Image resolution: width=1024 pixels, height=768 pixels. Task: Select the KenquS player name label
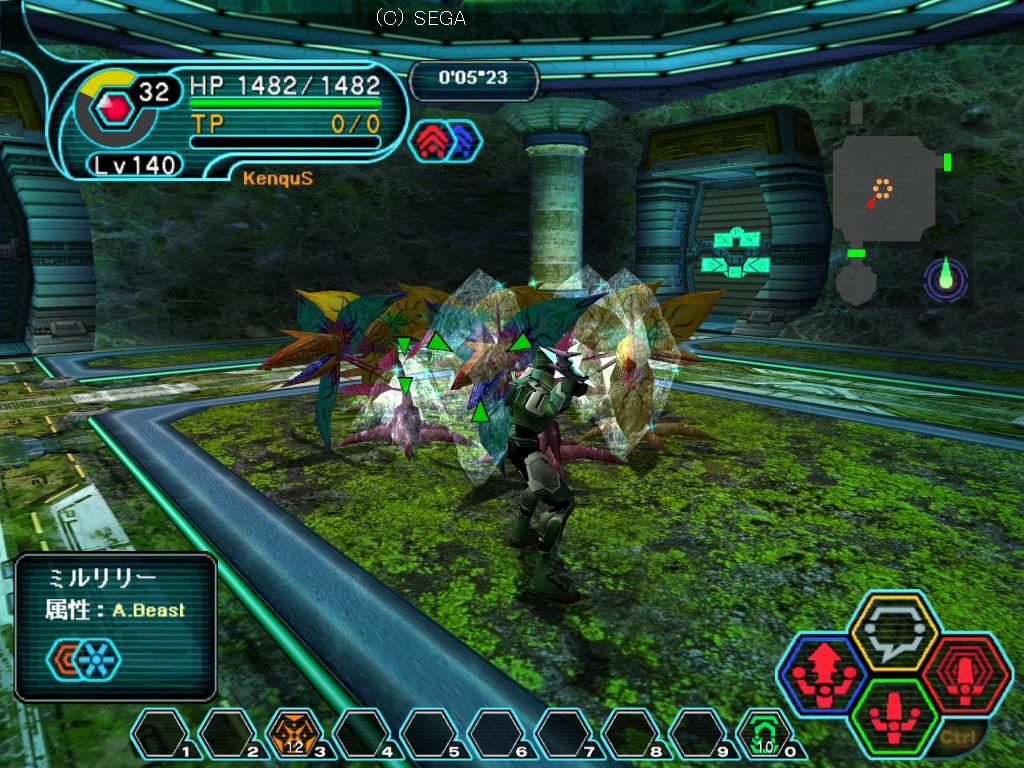click(x=263, y=178)
